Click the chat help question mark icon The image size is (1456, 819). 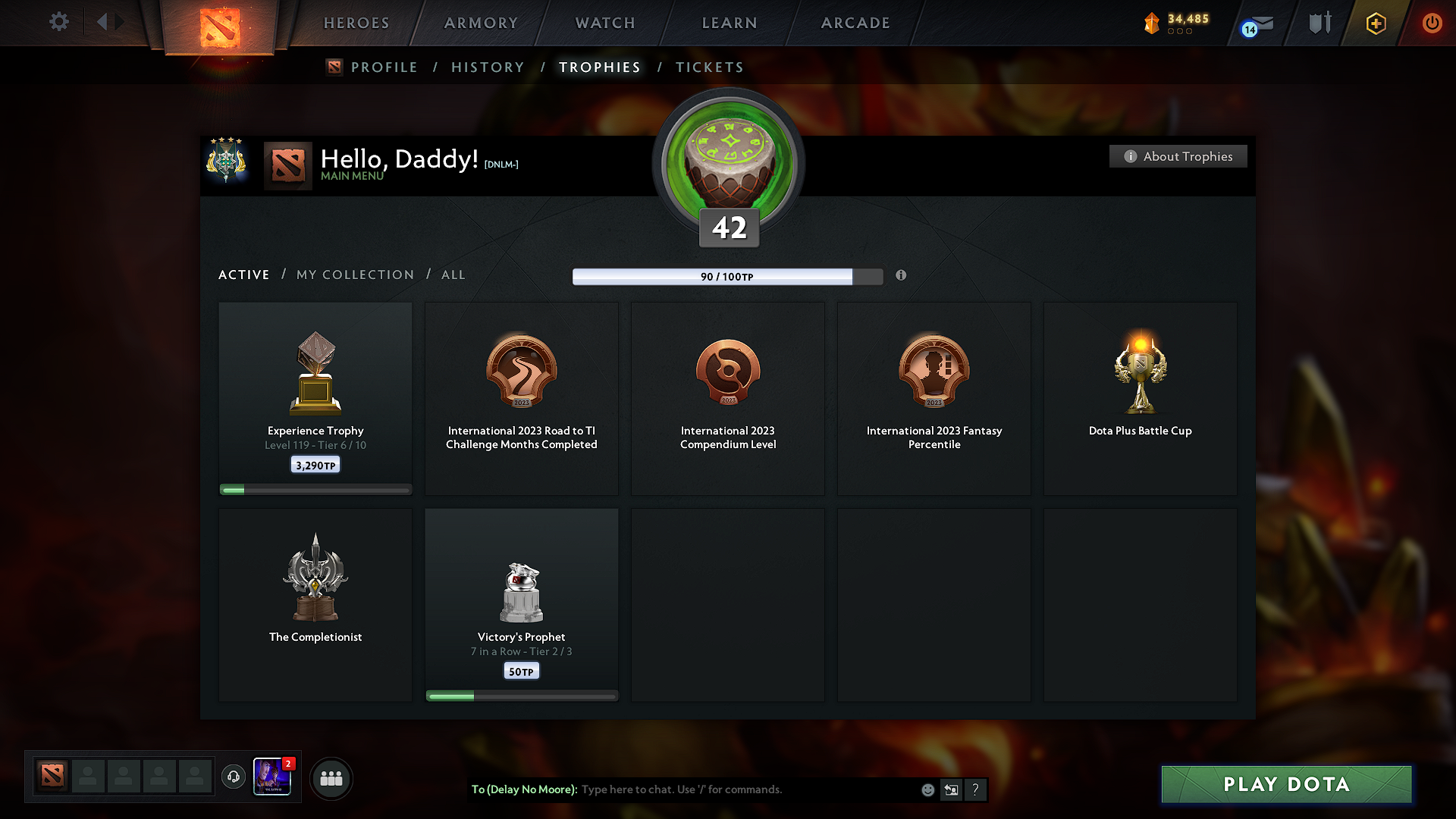pos(976,789)
